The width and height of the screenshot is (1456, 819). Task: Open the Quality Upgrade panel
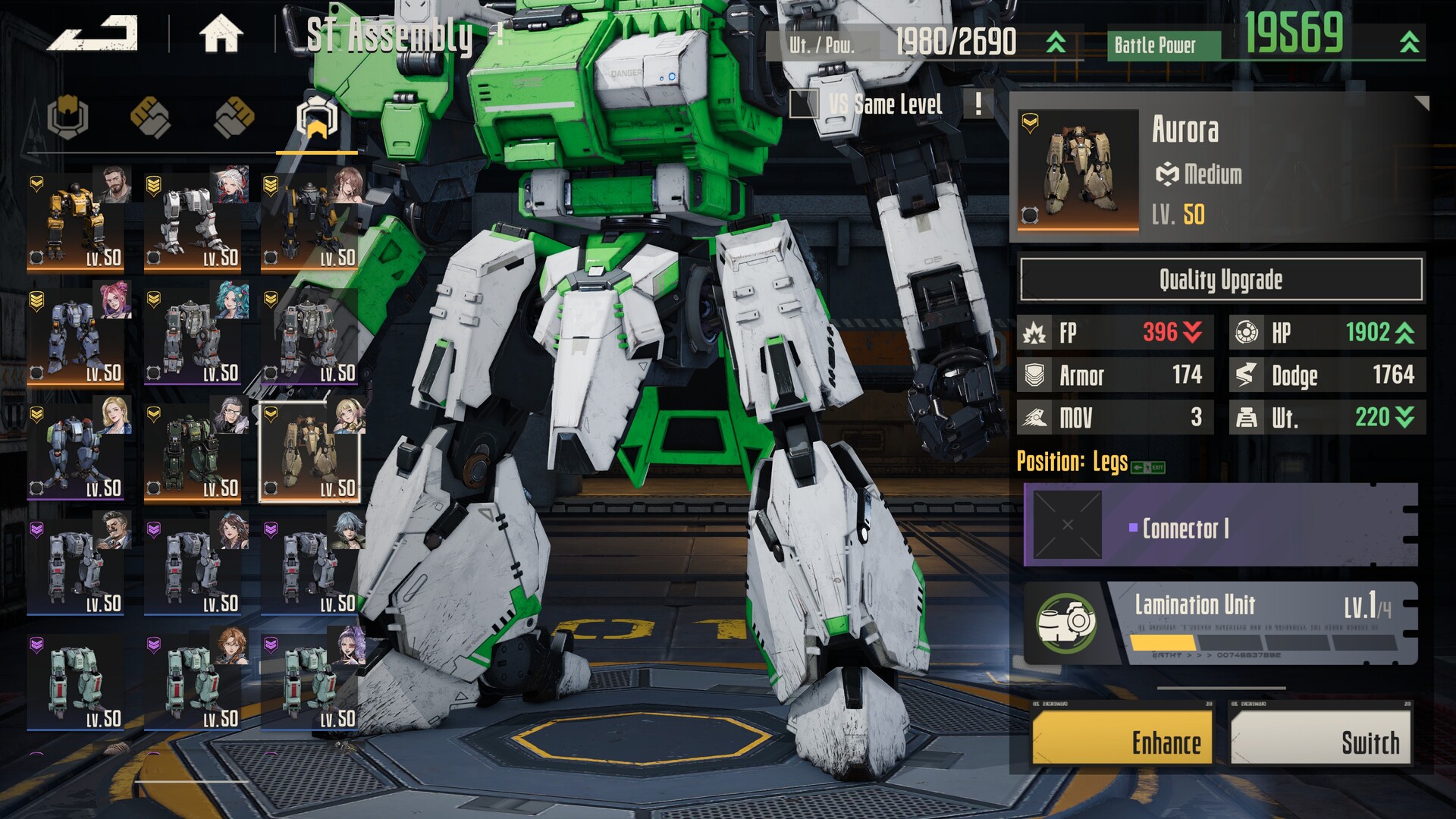[1220, 280]
